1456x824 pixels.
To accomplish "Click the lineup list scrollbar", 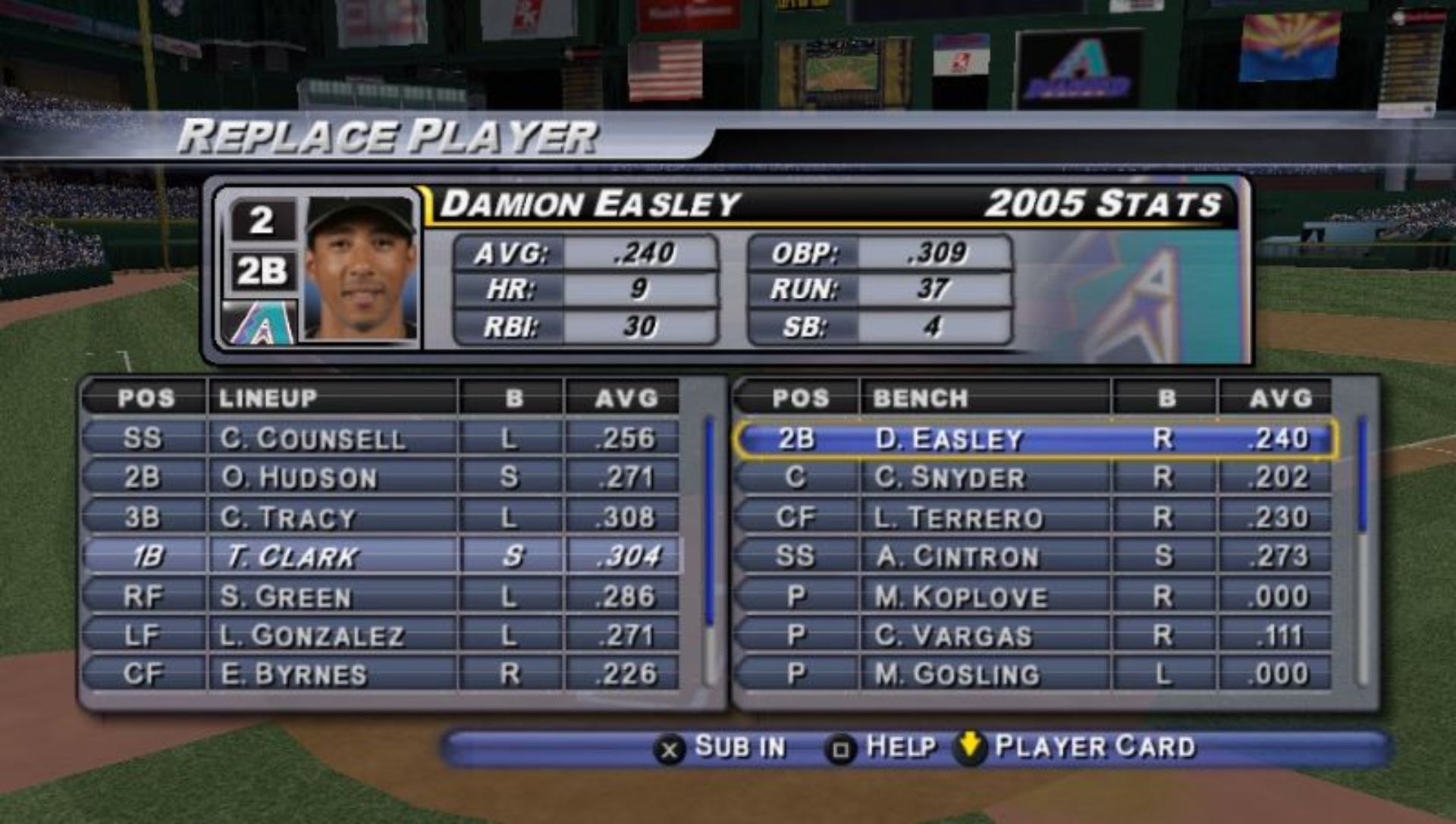I will (710, 550).
